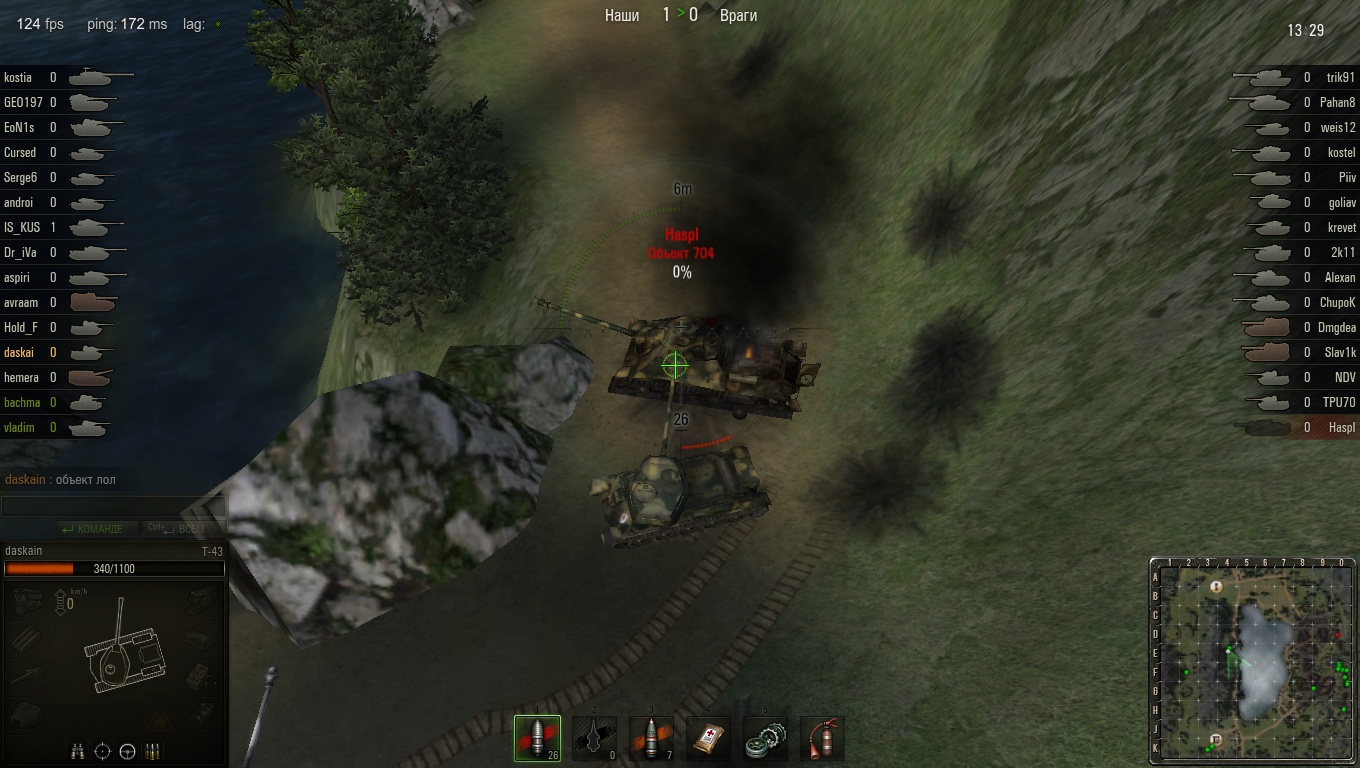The image size is (1360, 768).
Task: Select enemy trik91 in the enemy roster
Action: [x=1340, y=77]
